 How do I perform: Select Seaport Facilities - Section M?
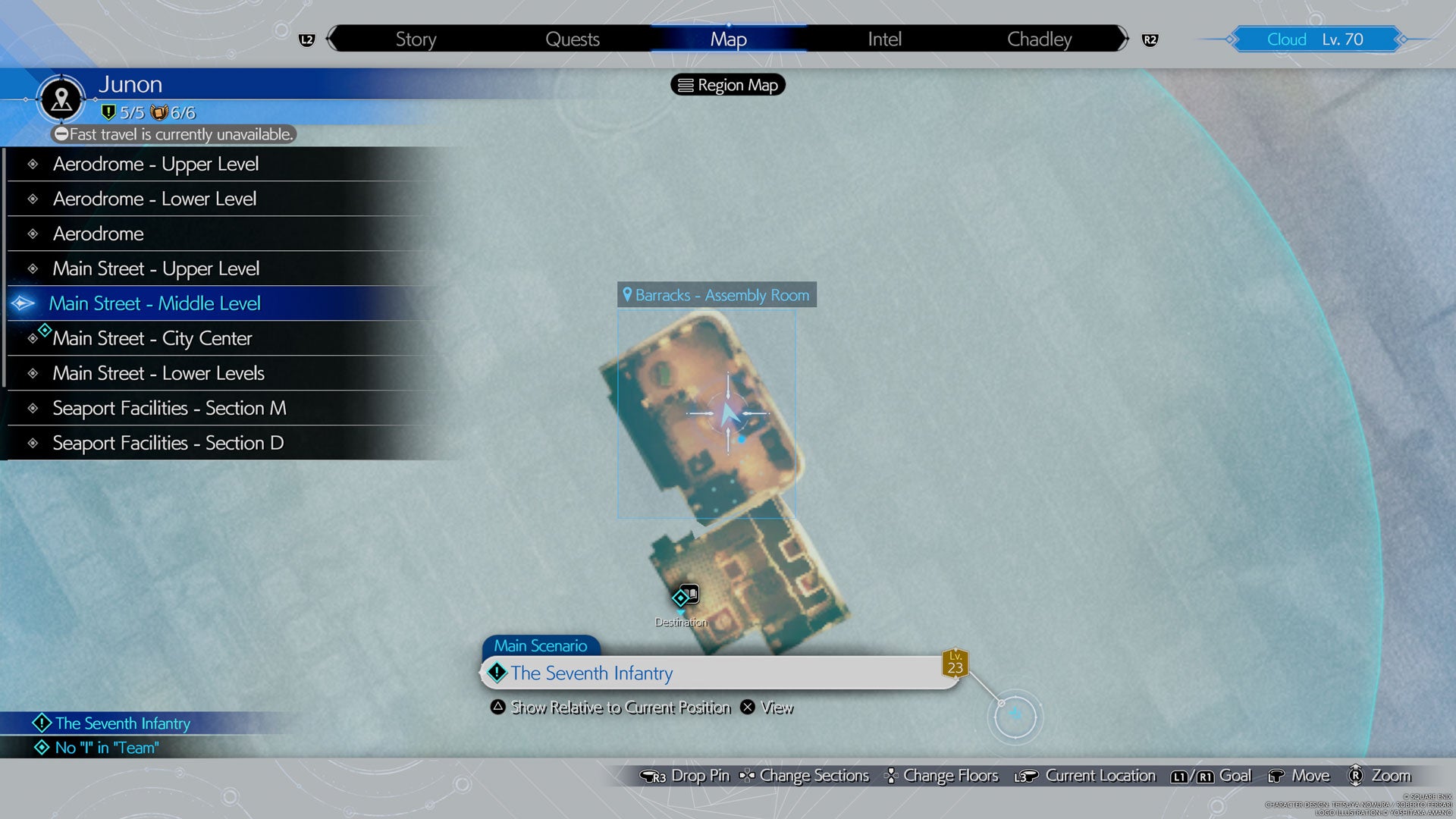pyautogui.click(x=169, y=408)
